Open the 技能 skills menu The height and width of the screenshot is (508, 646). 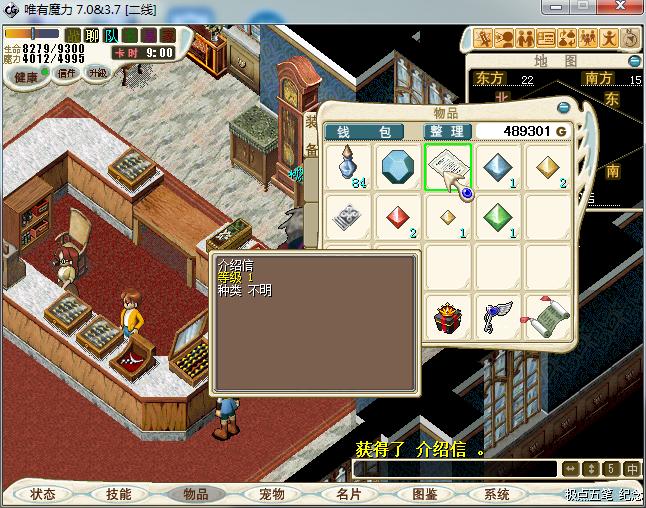(119, 494)
